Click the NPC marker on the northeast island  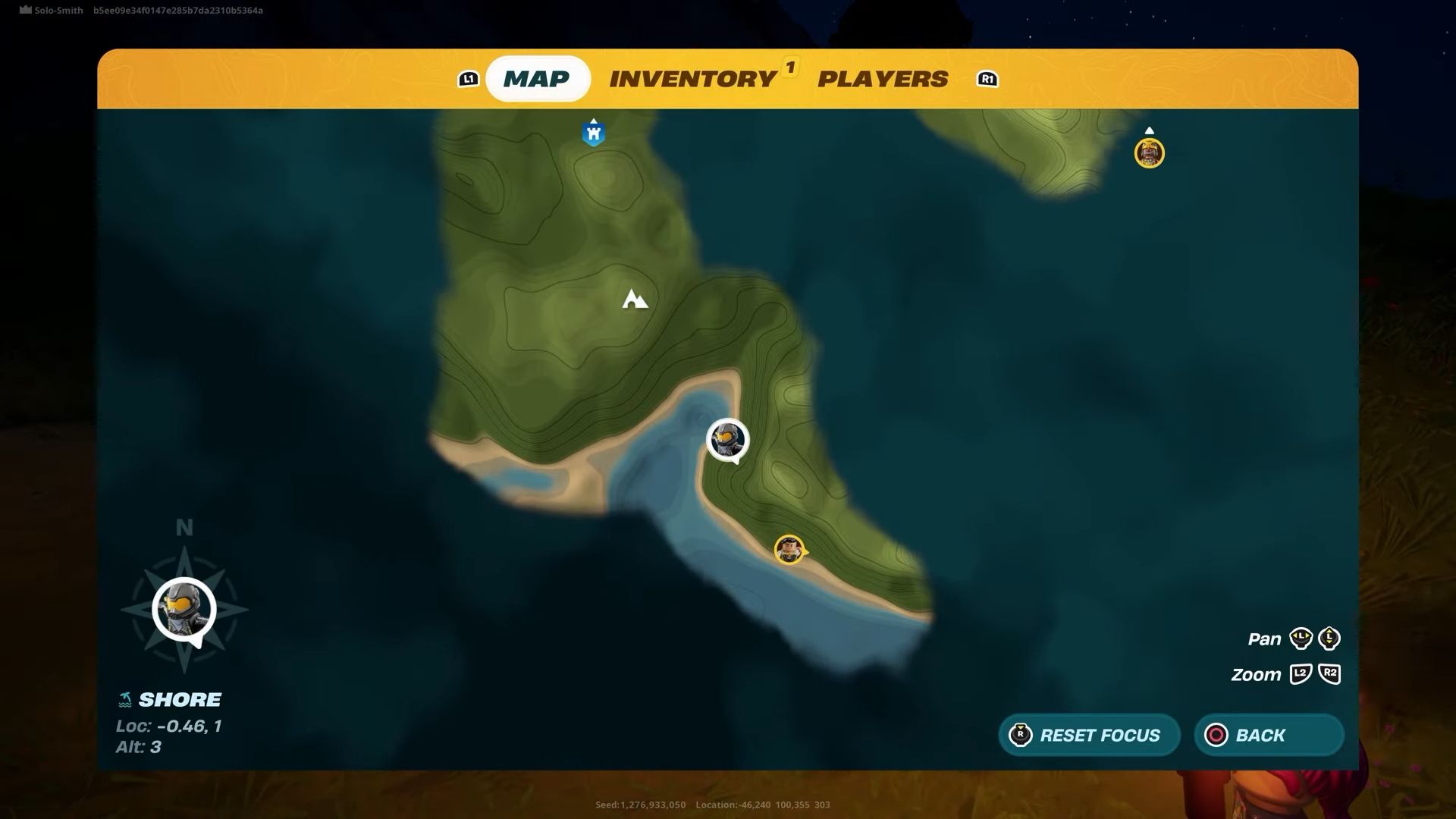pos(1150,152)
